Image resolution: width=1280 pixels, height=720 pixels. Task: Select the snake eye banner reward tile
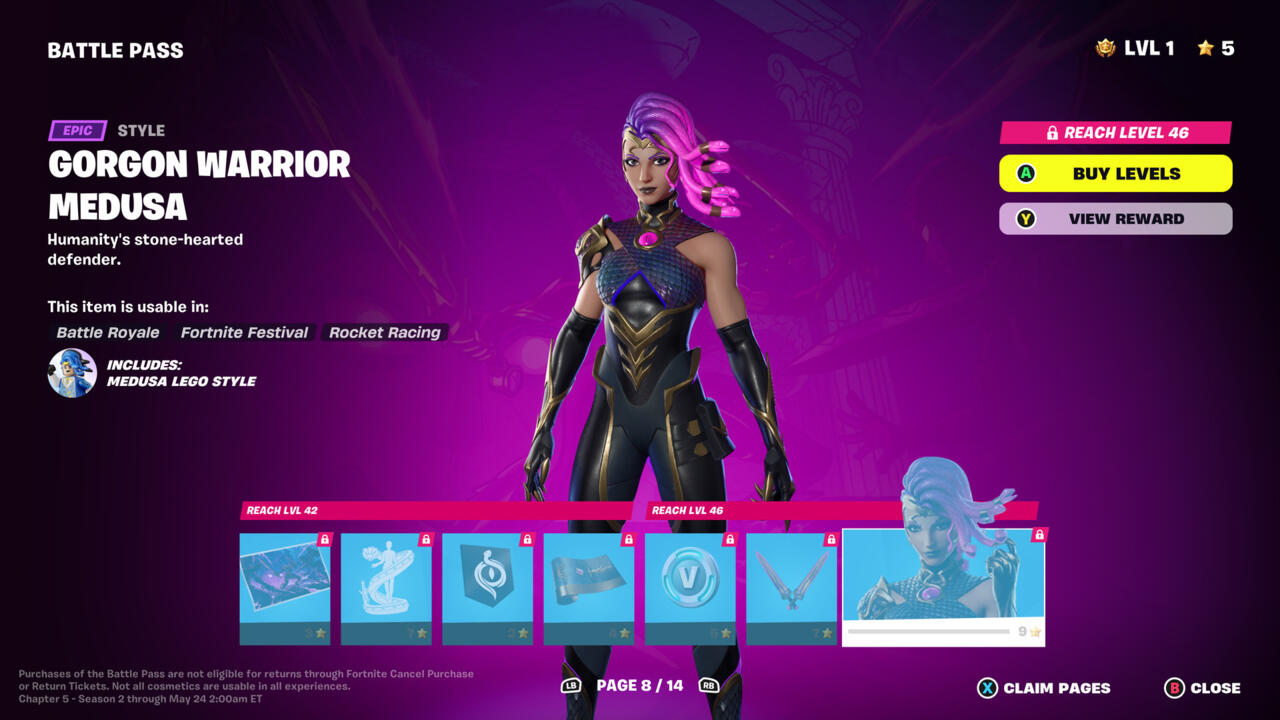[487, 588]
